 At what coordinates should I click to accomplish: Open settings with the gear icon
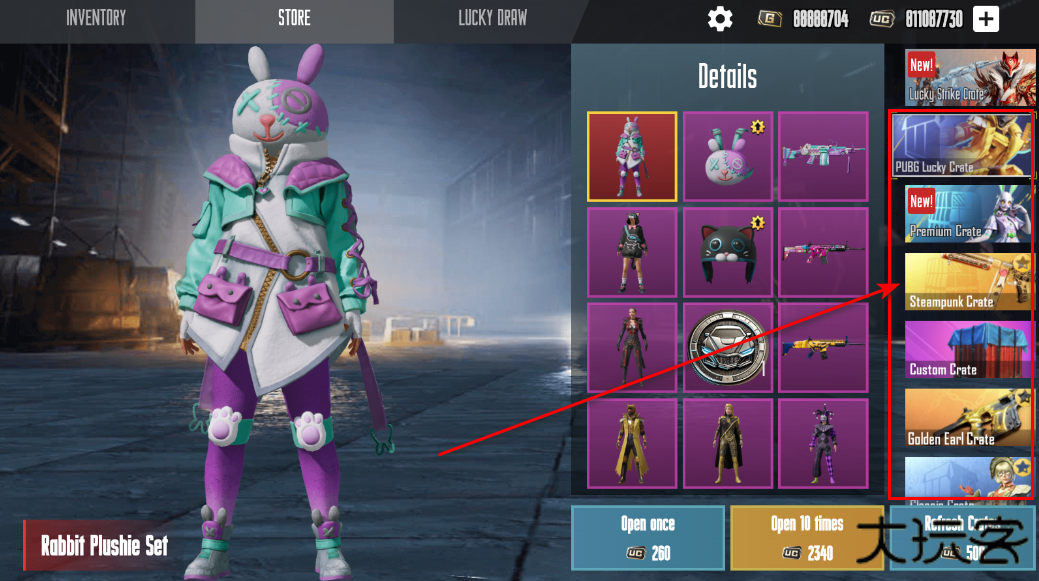[720, 19]
